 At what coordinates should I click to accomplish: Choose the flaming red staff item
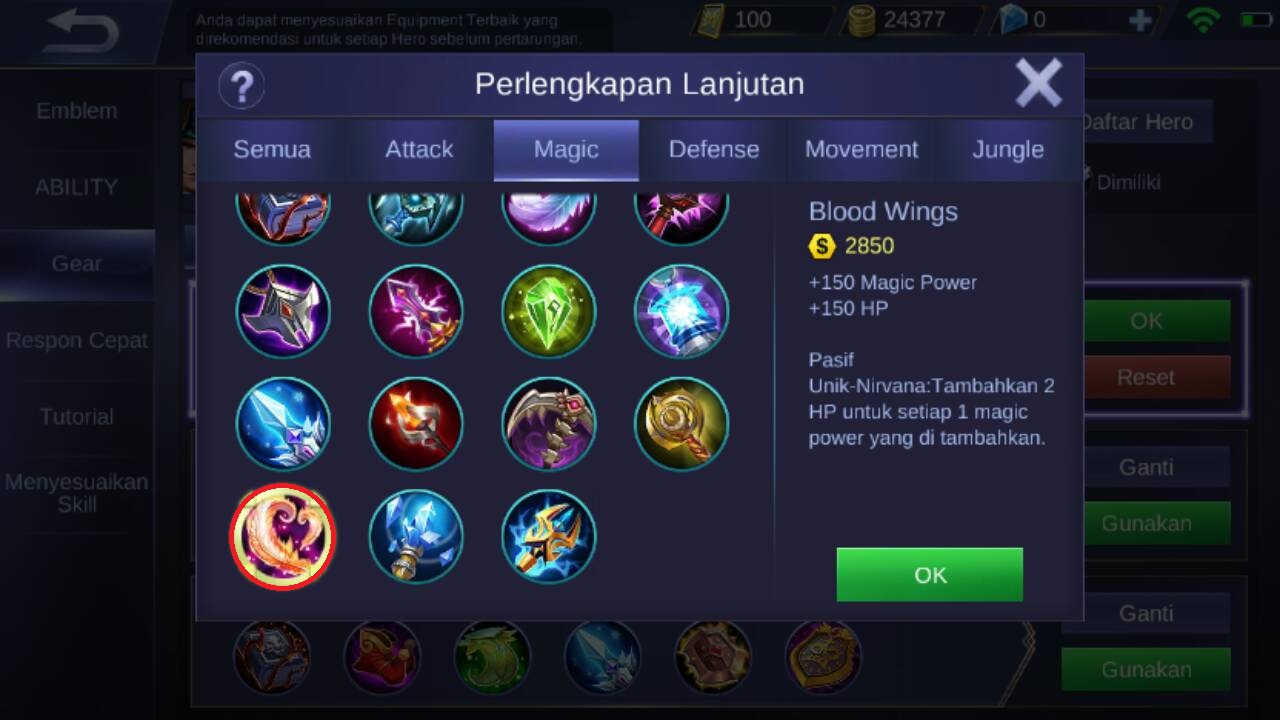pyautogui.click(x=416, y=424)
